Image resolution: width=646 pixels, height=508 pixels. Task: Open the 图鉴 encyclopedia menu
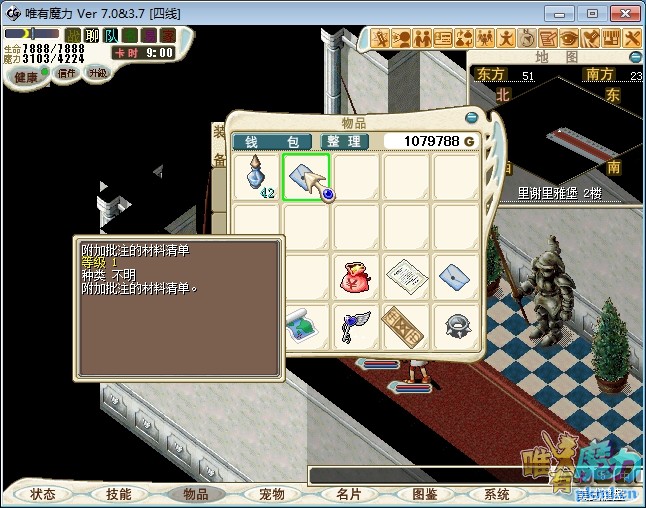pos(425,494)
